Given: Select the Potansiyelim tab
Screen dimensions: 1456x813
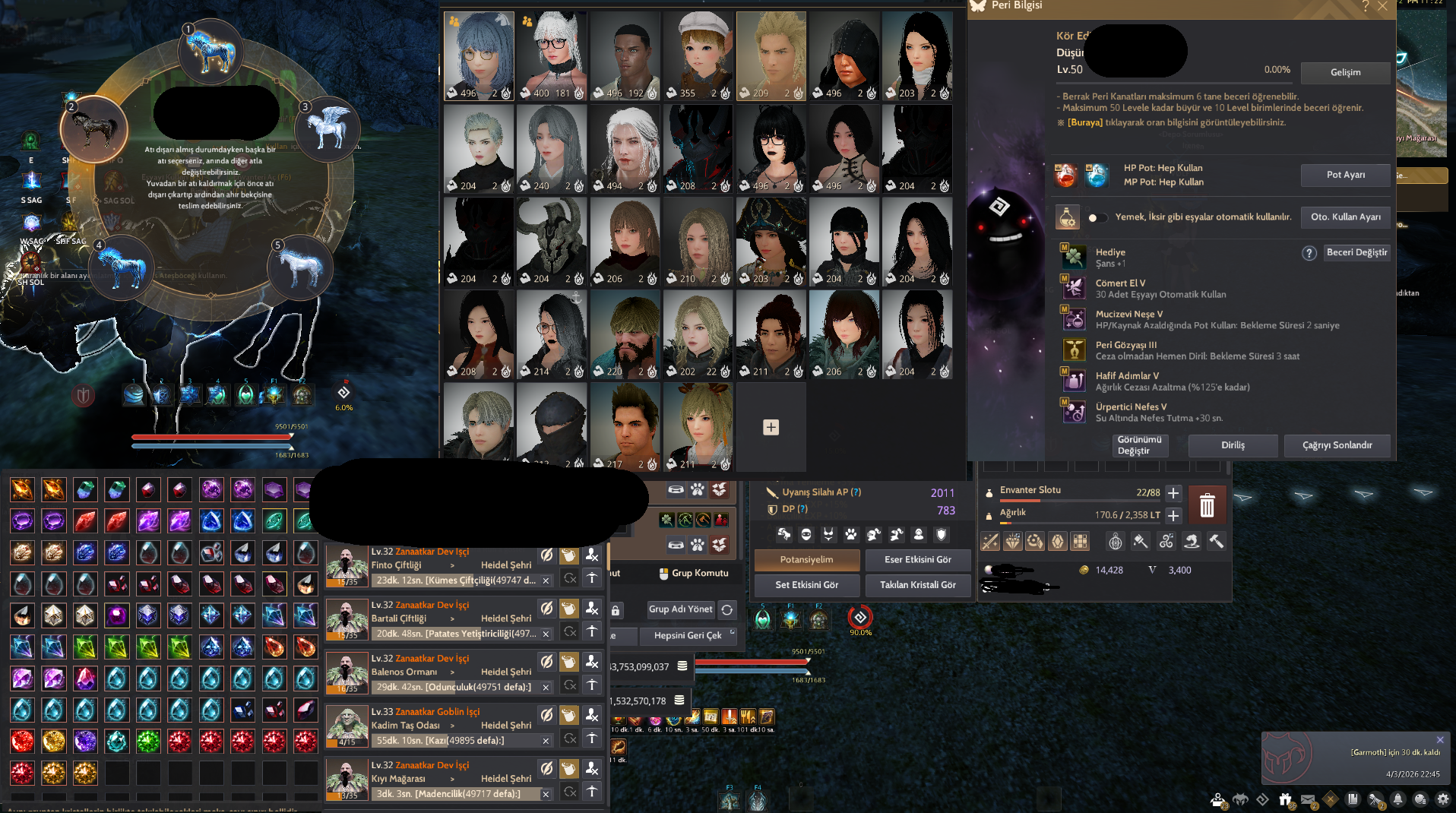Looking at the screenshot, I should 806,560.
